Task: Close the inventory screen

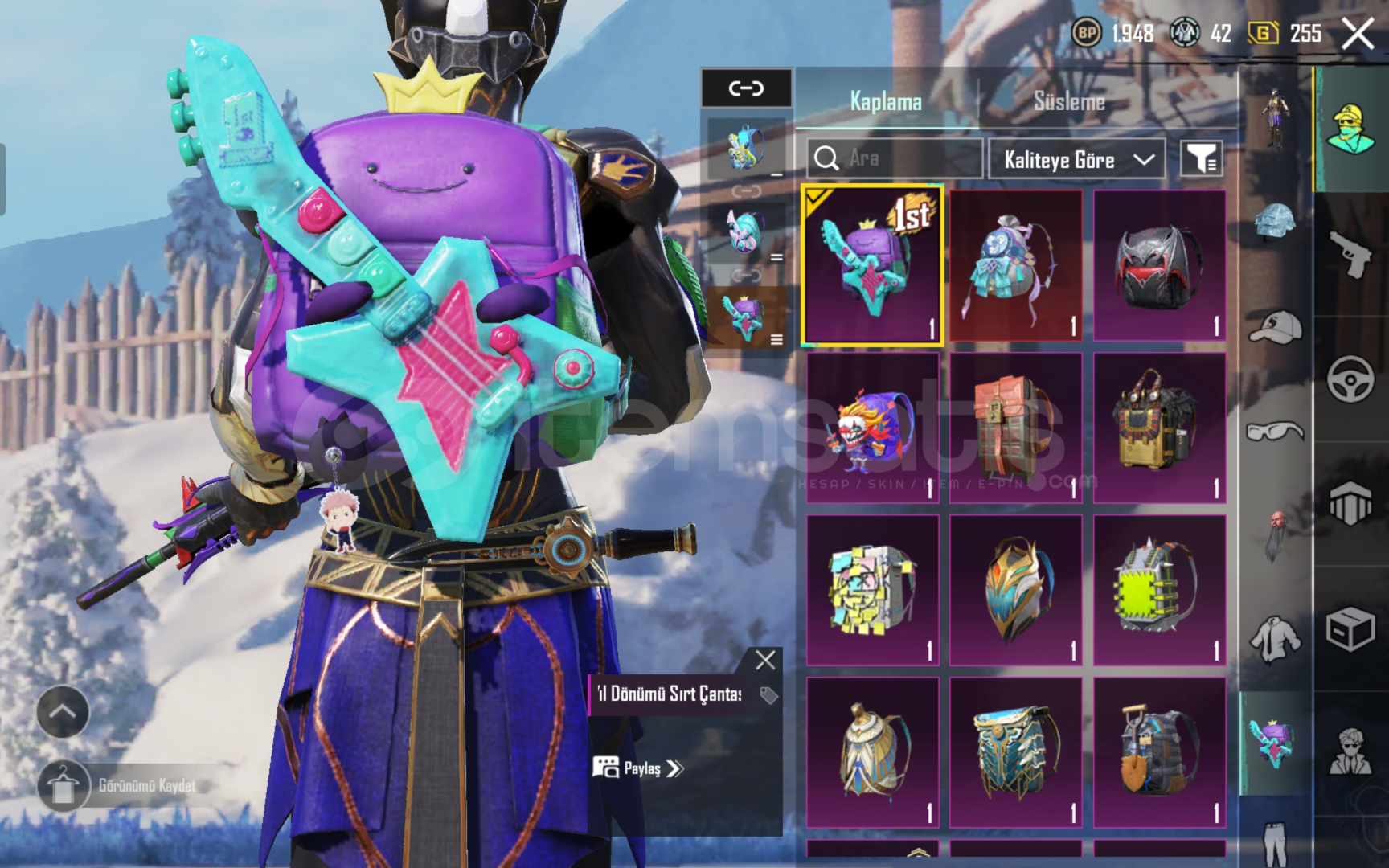Action: click(1357, 34)
